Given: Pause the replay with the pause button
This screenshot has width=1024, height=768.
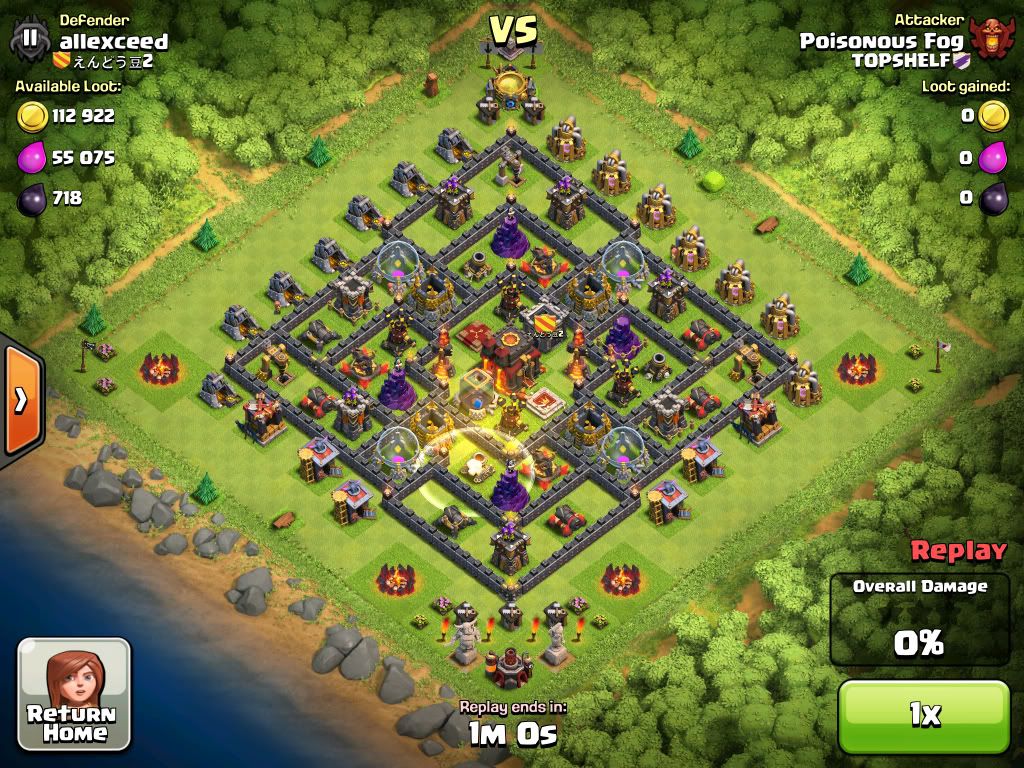Looking at the screenshot, I should [30, 38].
